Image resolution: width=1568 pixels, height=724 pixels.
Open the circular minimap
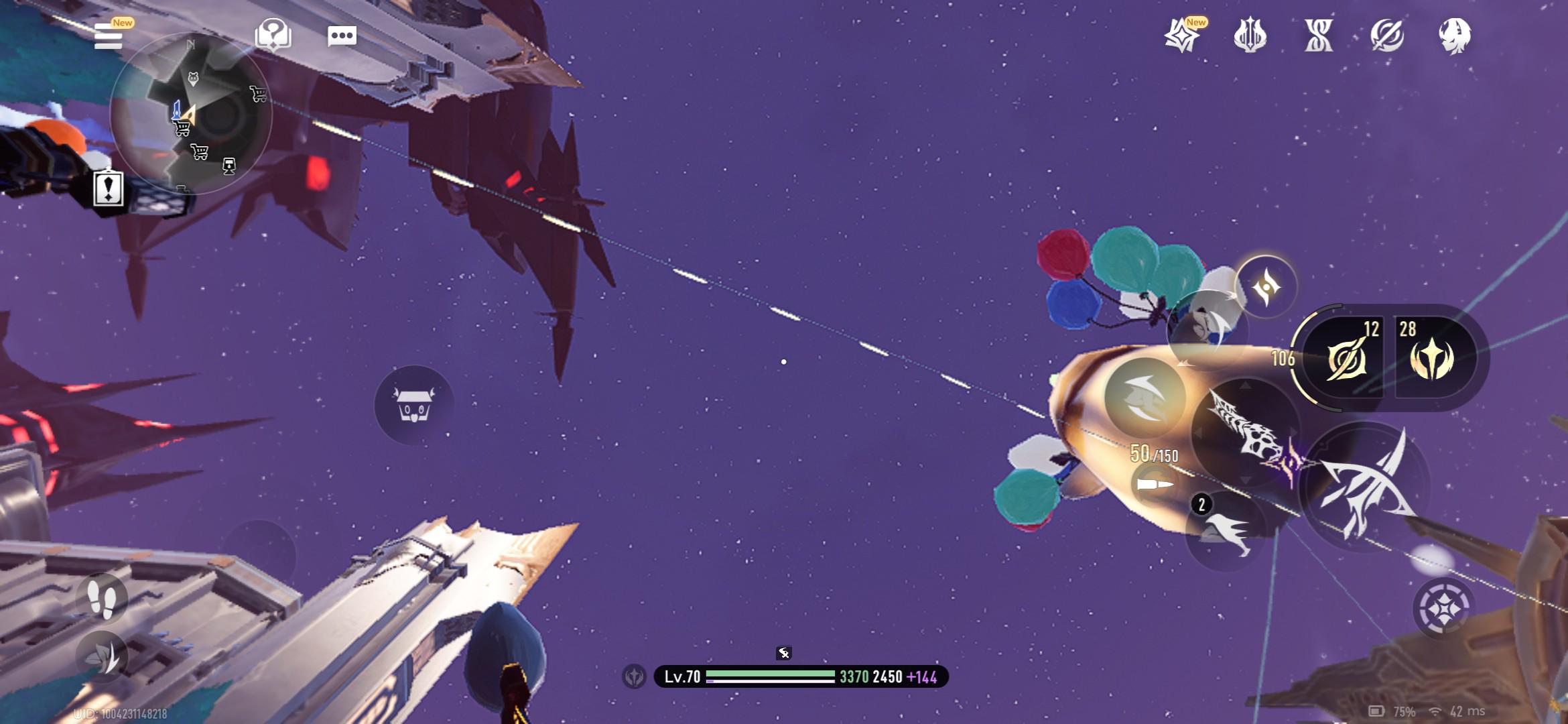(x=191, y=114)
